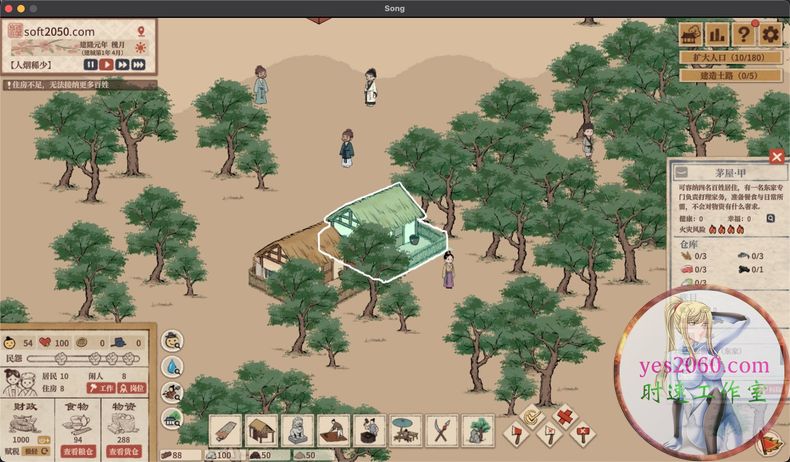Open the help question mark
The width and height of the screenshot is (790, 462).
[x=743, y=34]
